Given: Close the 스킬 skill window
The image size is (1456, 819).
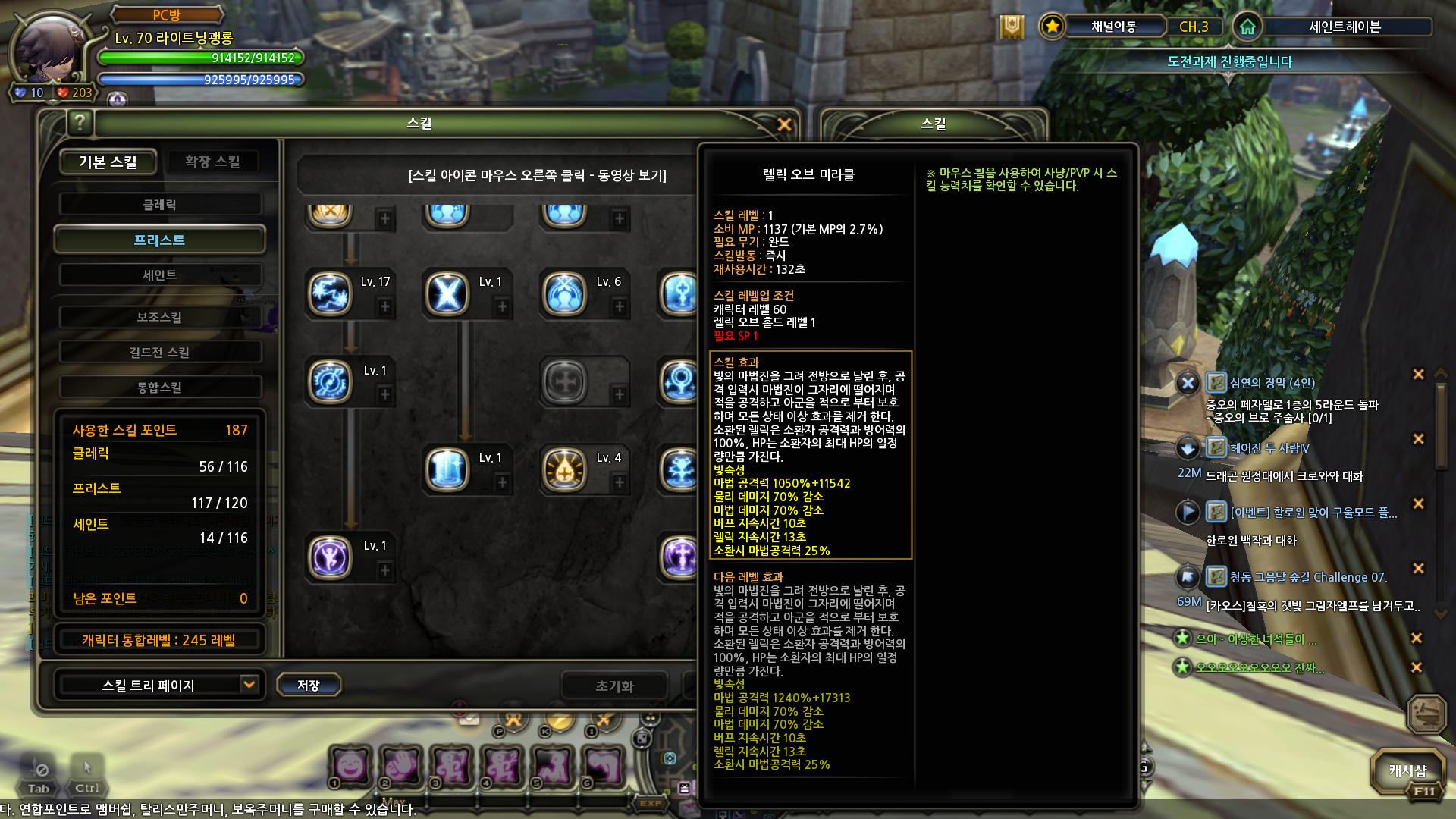Looking at the screenshot, I should (x=784, y=124).
